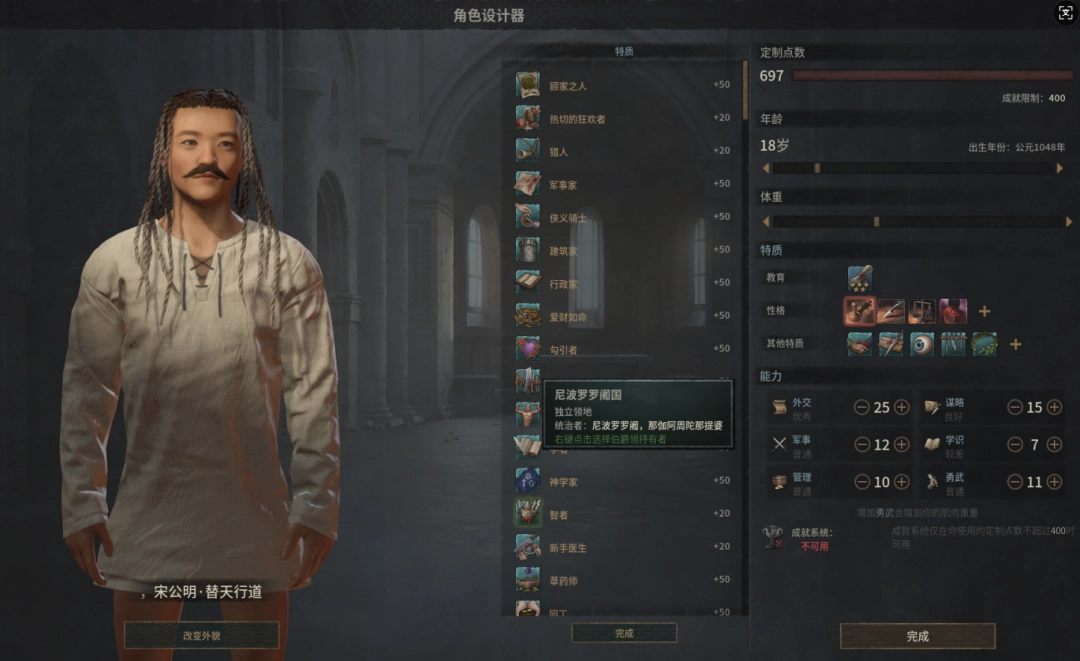The image size is (1080, 661).
Task: Exit fullscreen using the top-right corner icon
Action: coord(1065,13)
